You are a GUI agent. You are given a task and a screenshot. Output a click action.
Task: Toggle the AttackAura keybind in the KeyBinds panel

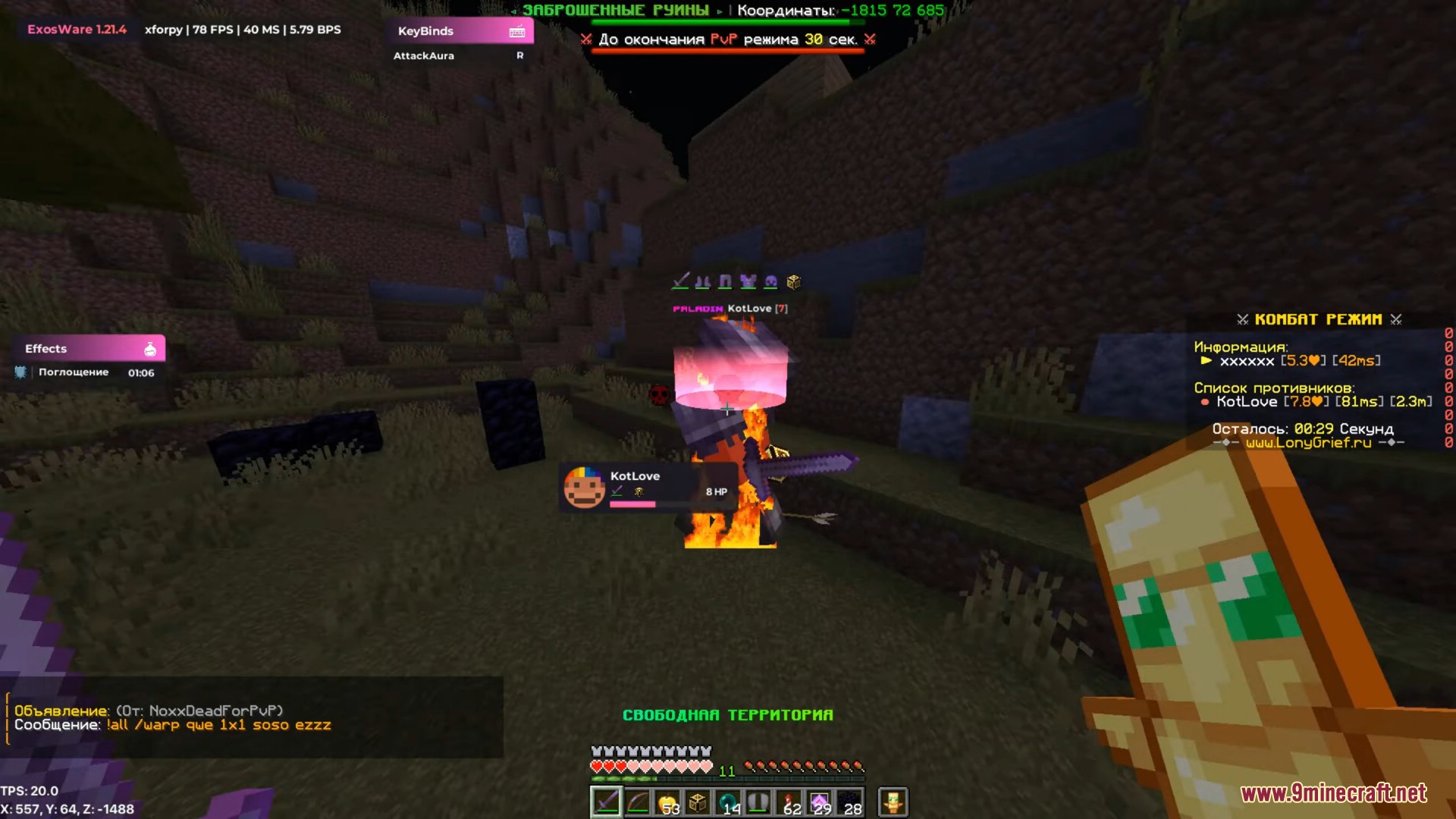[x=423, y=55]
